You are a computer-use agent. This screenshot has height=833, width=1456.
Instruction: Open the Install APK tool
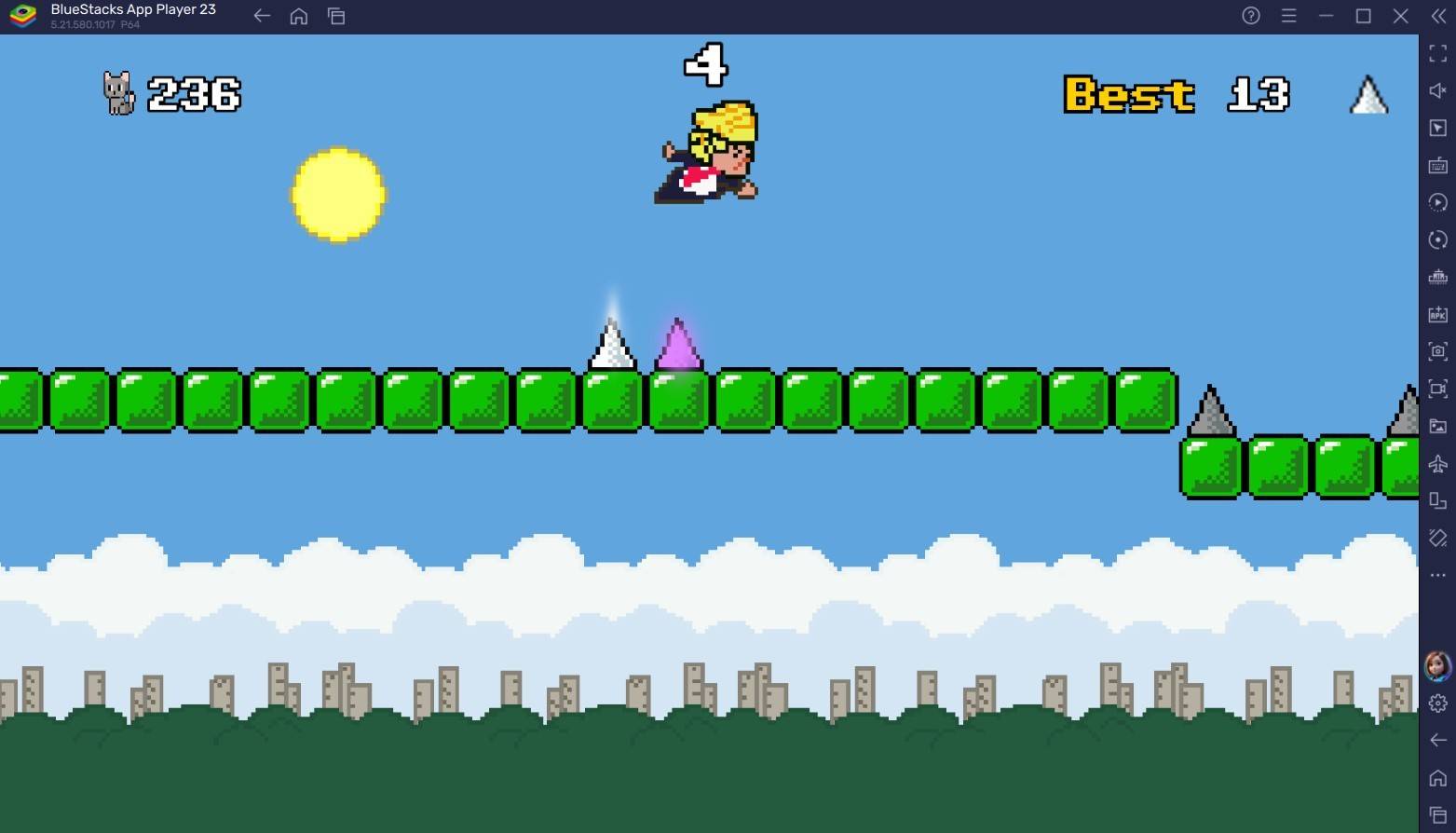point(1437,314)
